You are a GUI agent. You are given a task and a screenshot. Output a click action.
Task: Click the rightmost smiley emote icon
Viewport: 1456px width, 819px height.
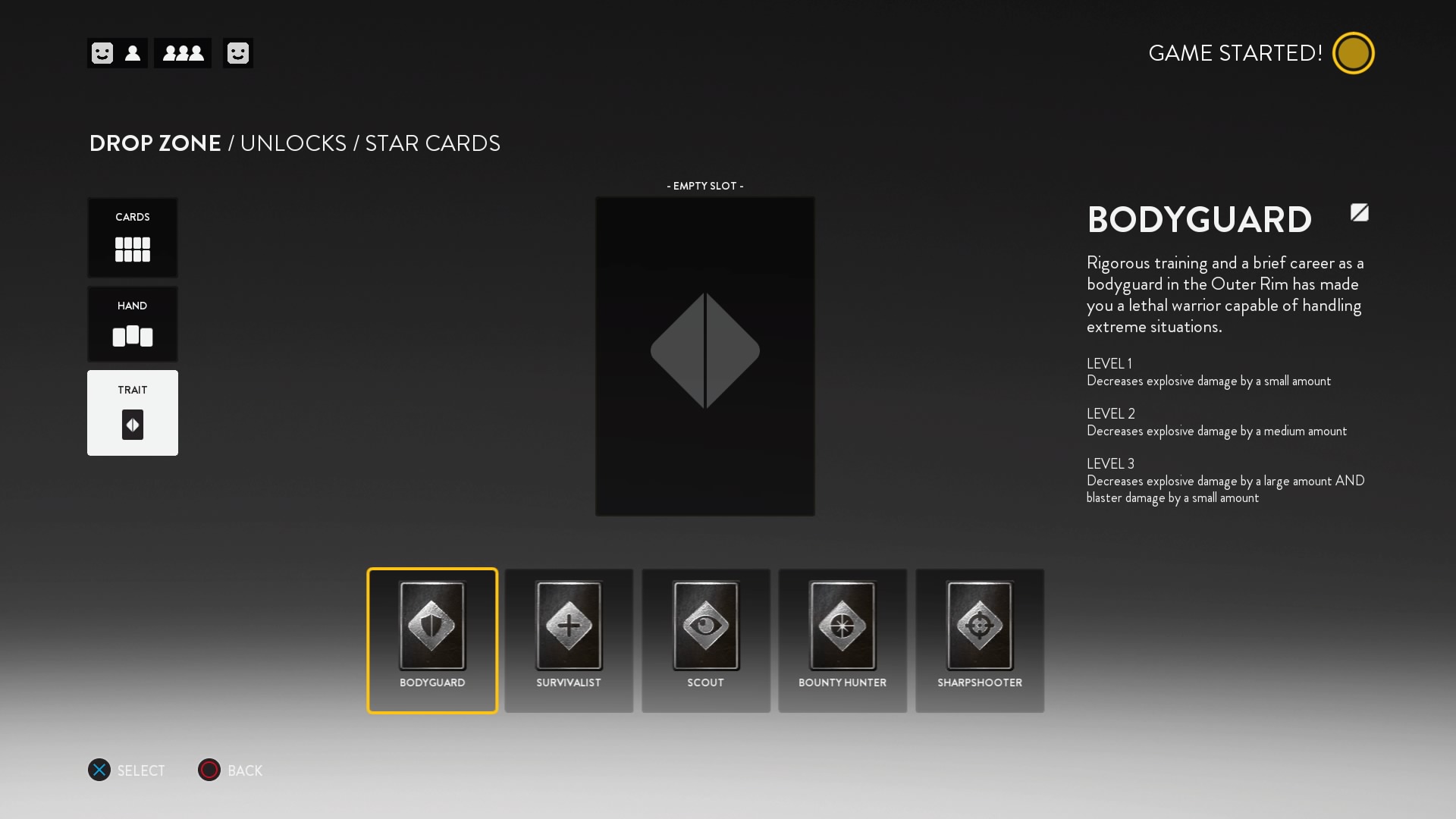238,53
